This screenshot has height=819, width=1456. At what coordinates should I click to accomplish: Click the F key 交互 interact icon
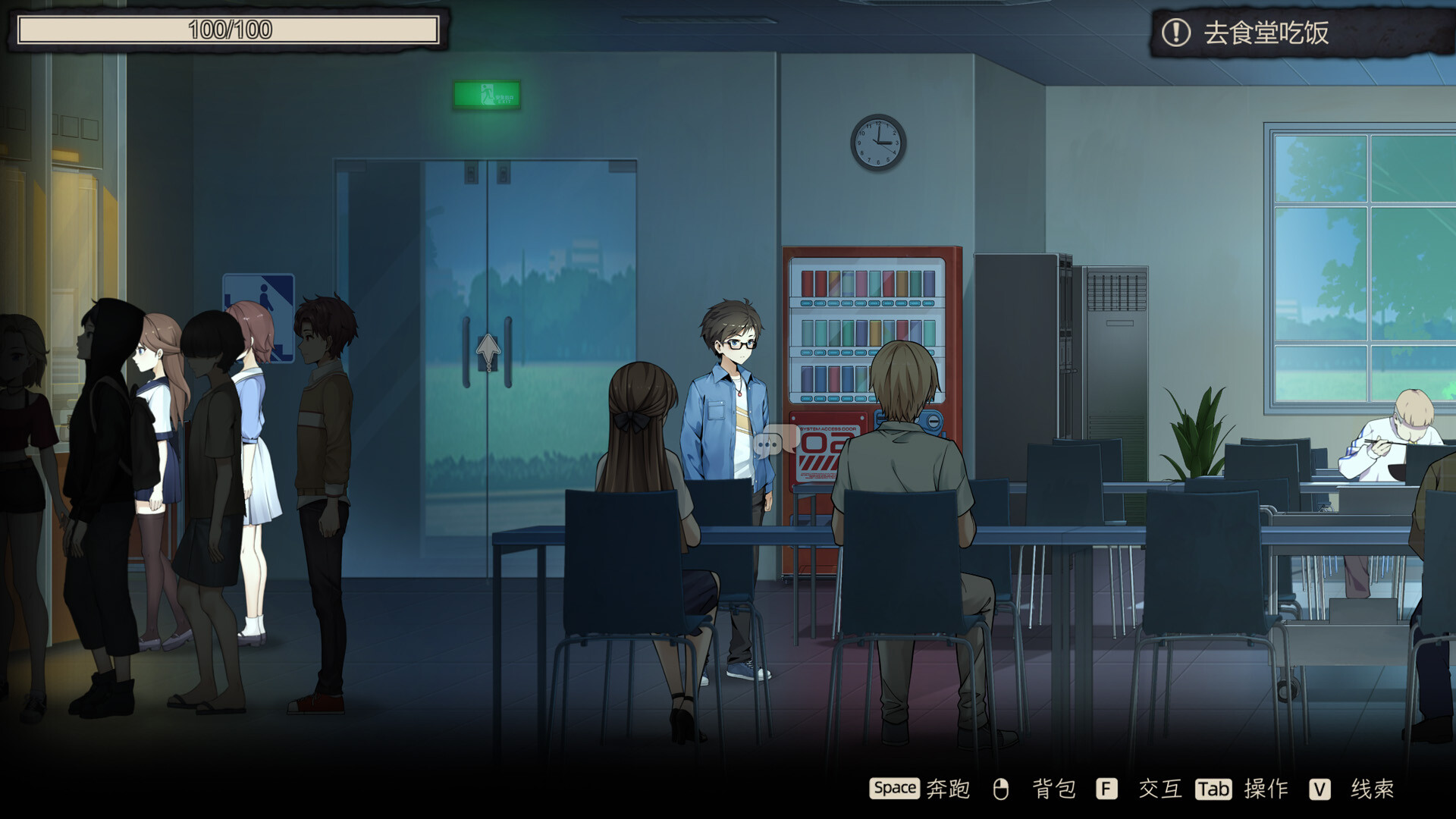pyautogui.click(x=1107, y=789)
